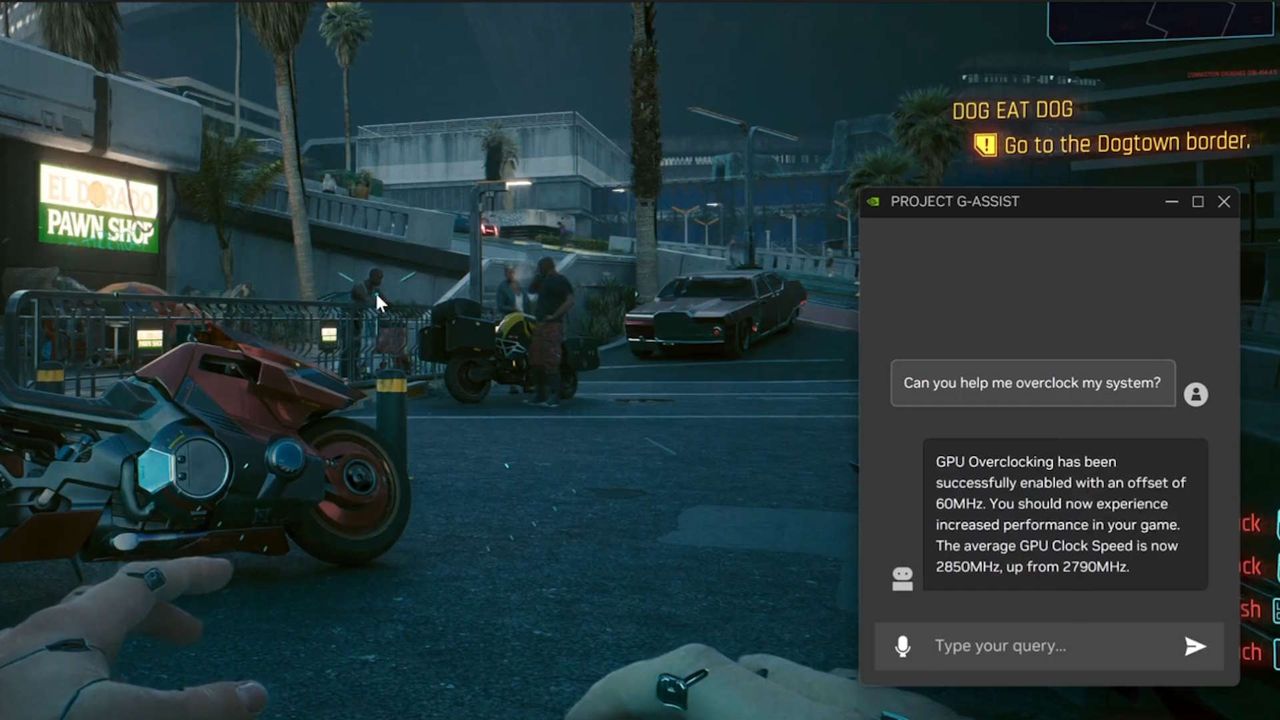This screenshot has height=720, width=1280.
Task: Click the maximize icon on the G-Assist window
Action: (1197, 201)
